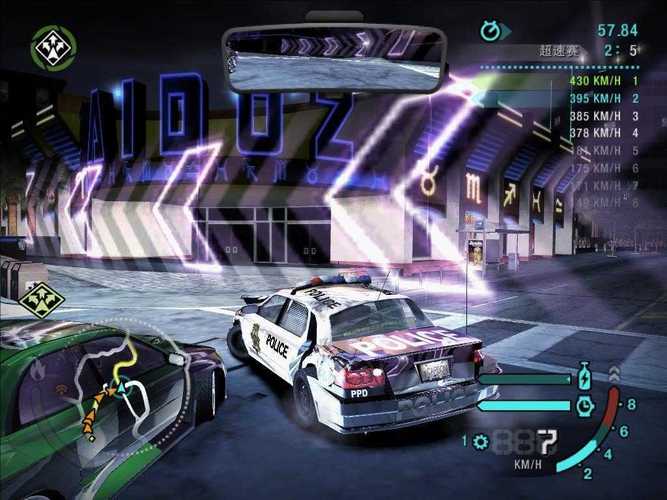Click the stopwatch timer icon
Viewport: 667px width, 500px height.
tap(490, 31)
